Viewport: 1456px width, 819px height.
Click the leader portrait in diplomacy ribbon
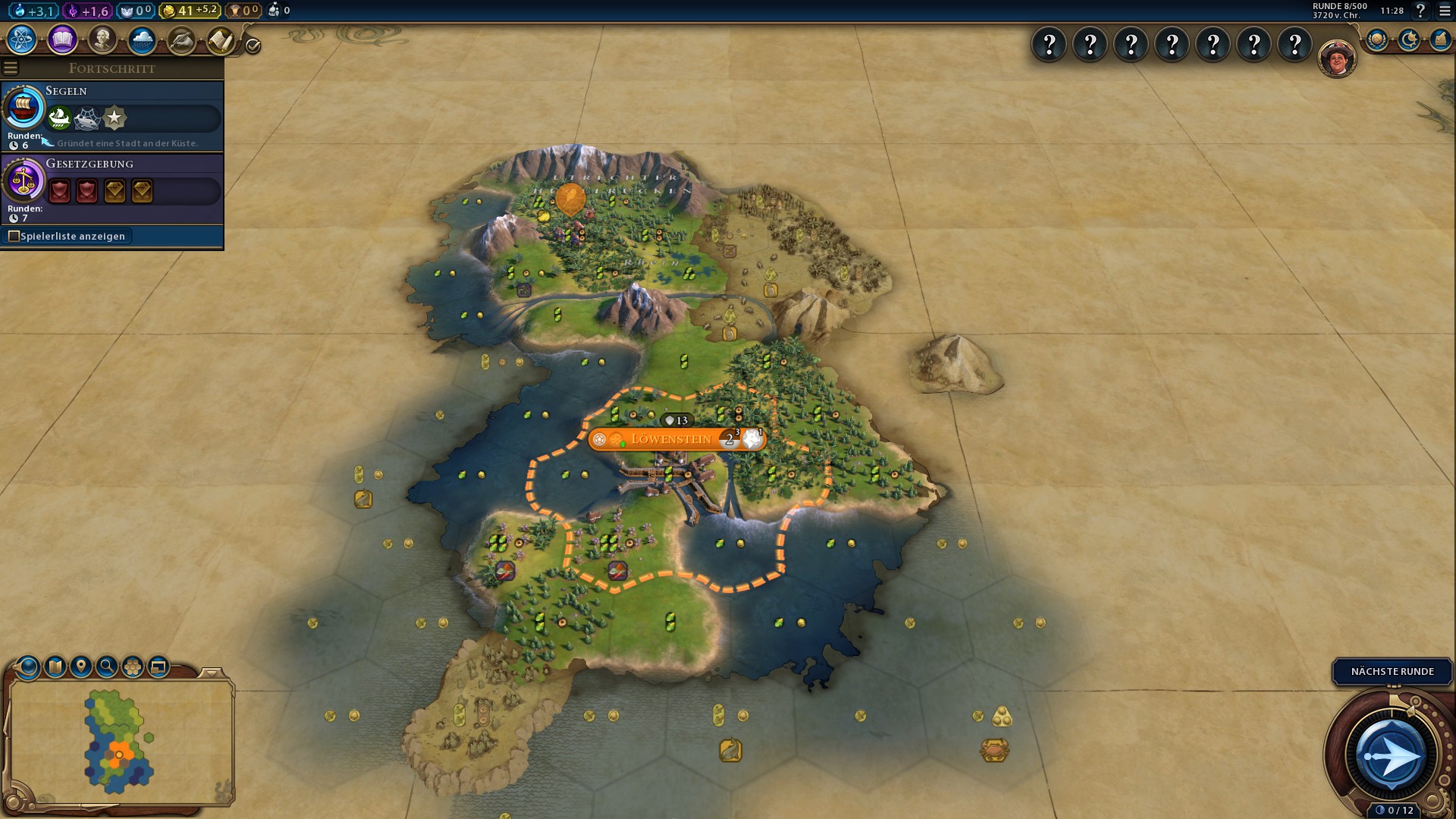[x=1336, y=58]
